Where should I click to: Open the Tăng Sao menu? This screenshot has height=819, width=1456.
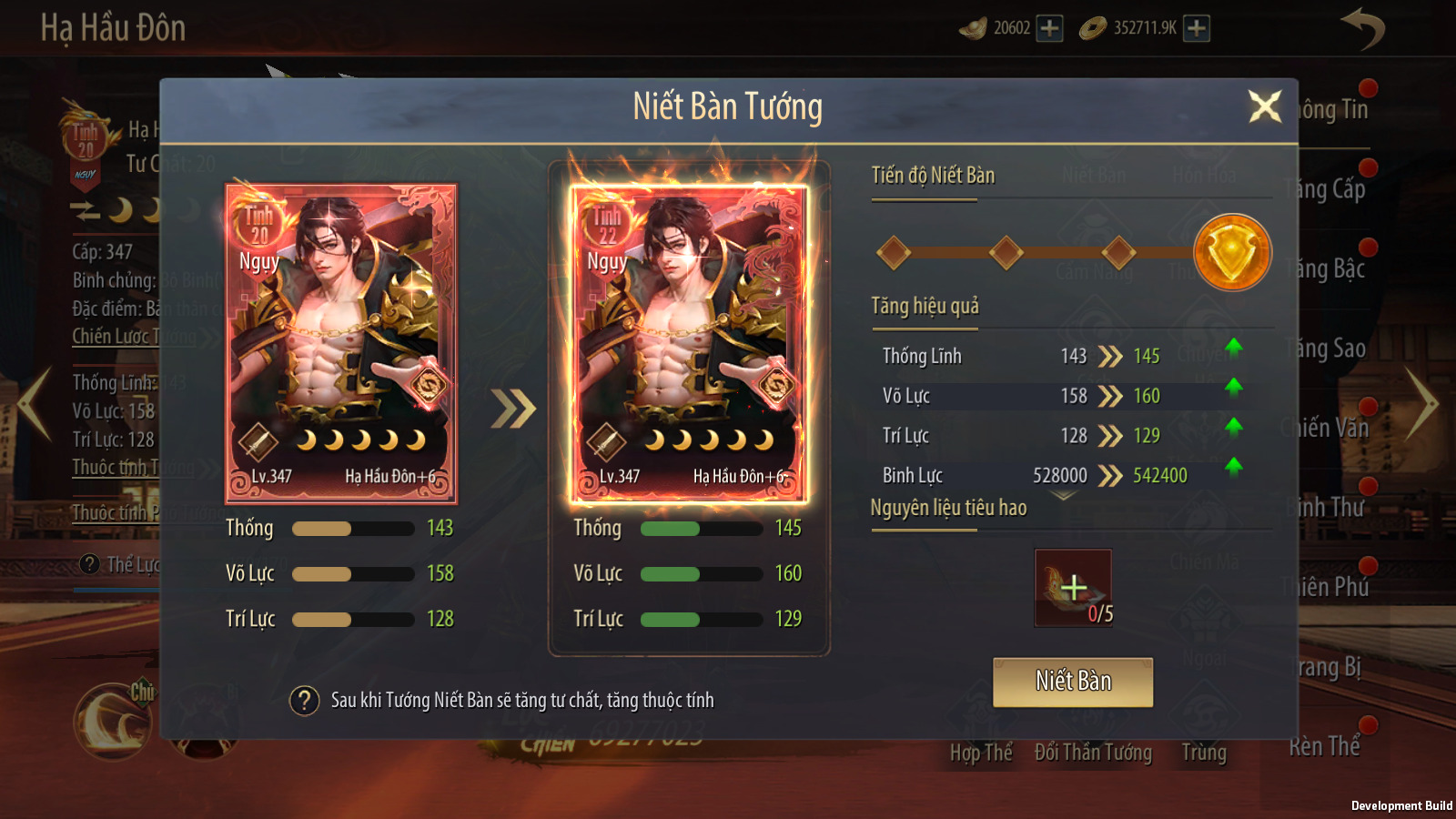click(1327, 349)
